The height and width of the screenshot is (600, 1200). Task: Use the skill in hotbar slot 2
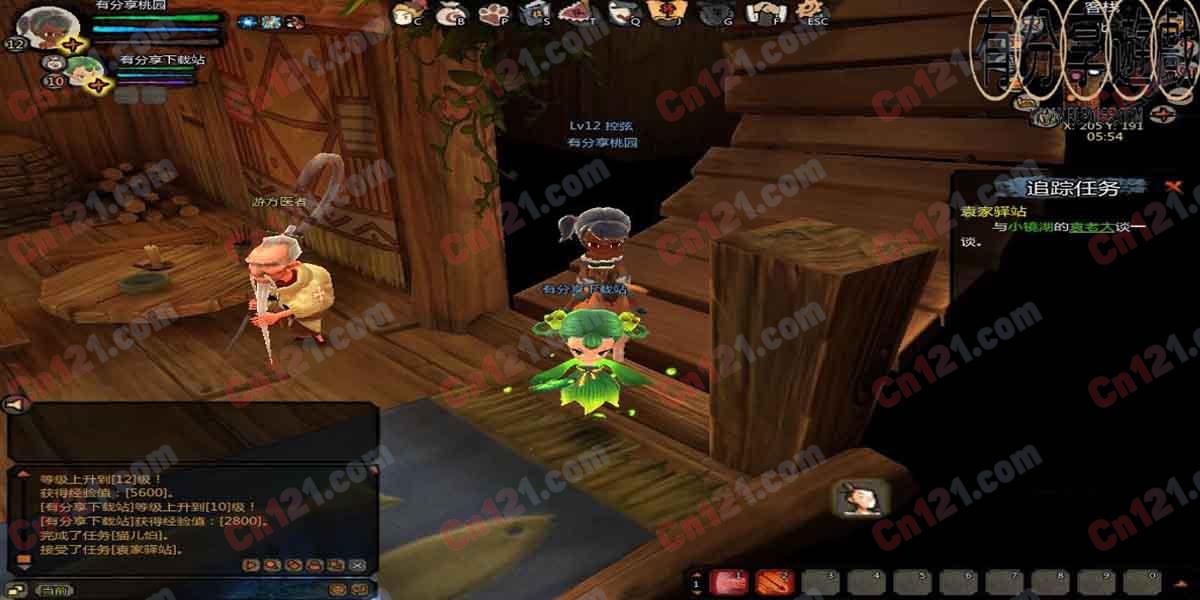point(775,581)
